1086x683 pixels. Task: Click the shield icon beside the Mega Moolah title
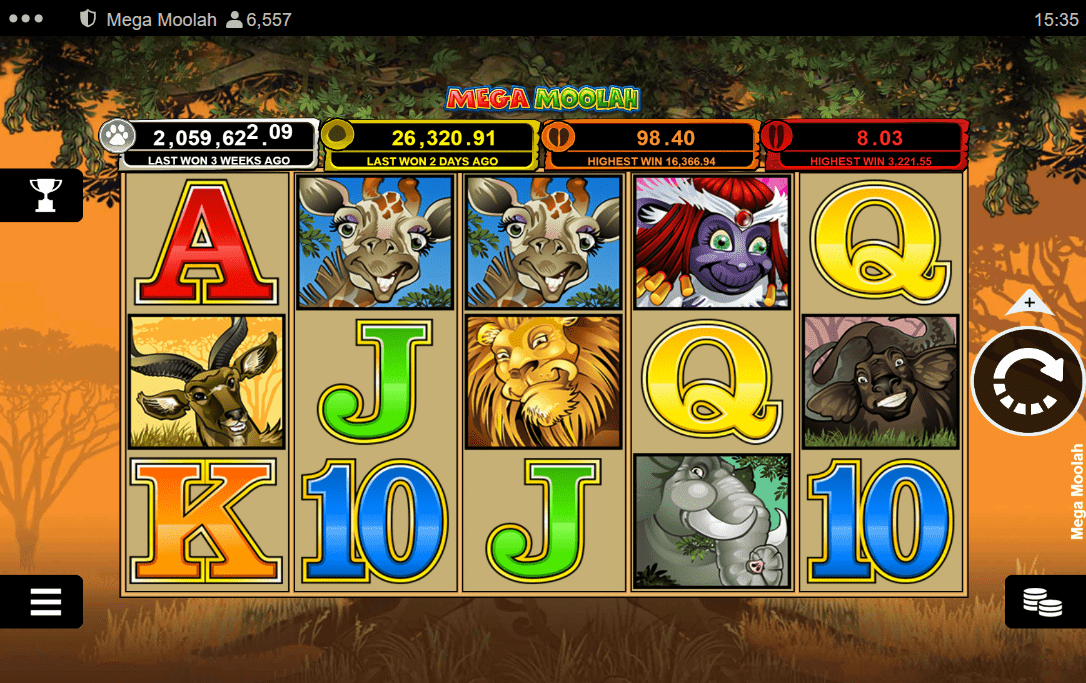coord(88,19)
